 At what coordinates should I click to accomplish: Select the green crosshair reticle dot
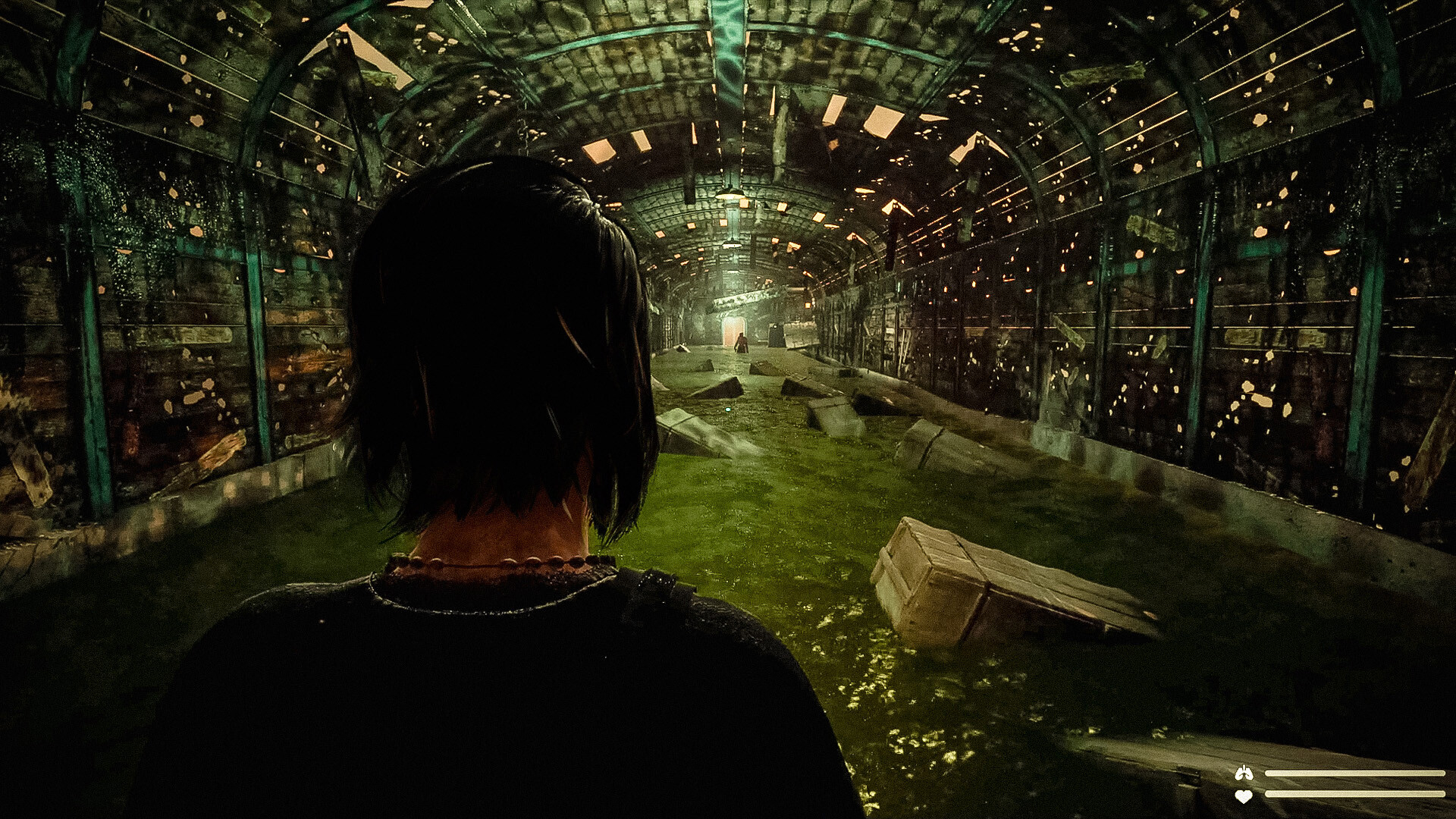pyautogui.click(x=728, y=409)
